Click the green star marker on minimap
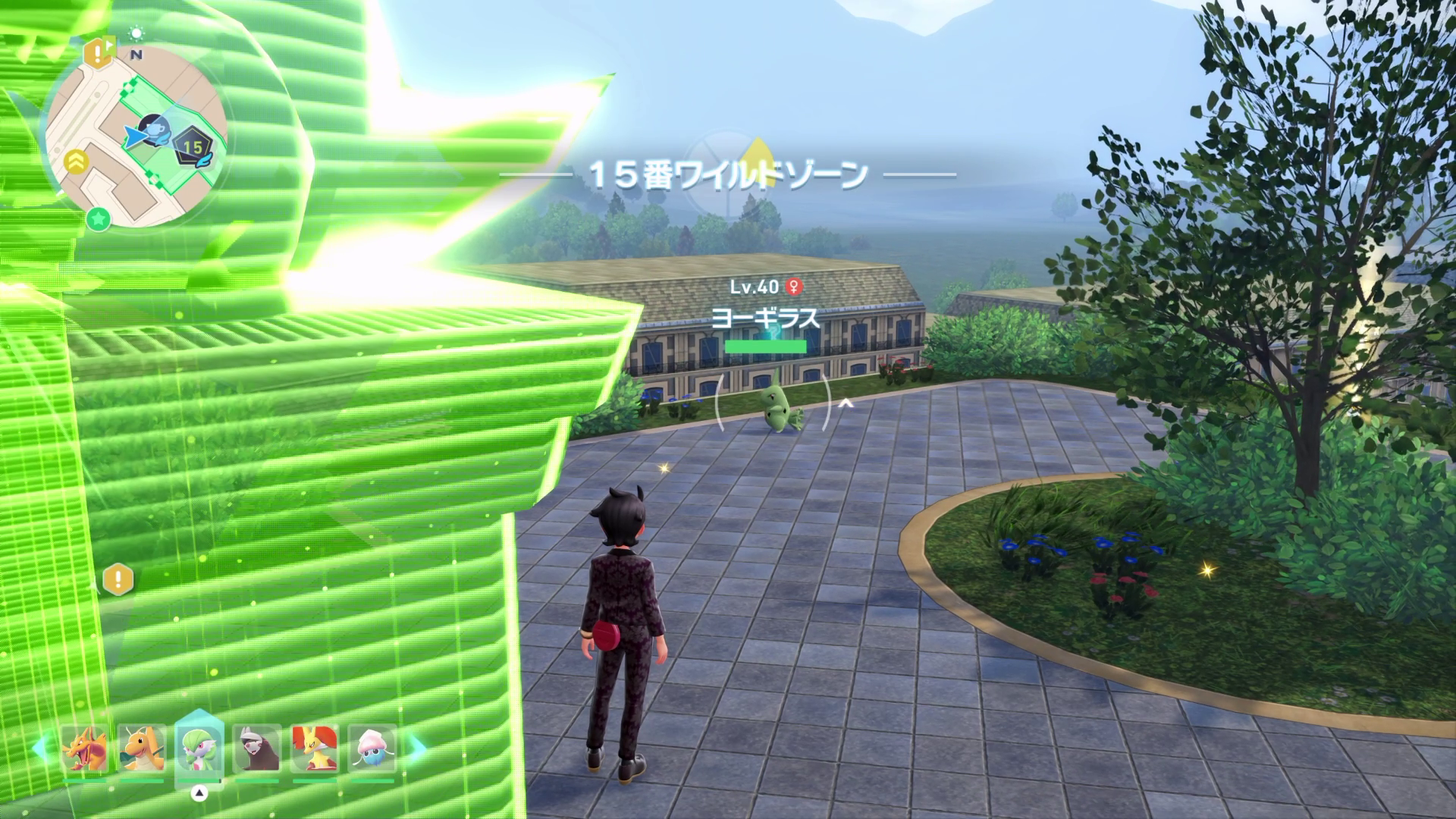Image resolution: width=1456 pixels, height=819 pixels. 98,219
